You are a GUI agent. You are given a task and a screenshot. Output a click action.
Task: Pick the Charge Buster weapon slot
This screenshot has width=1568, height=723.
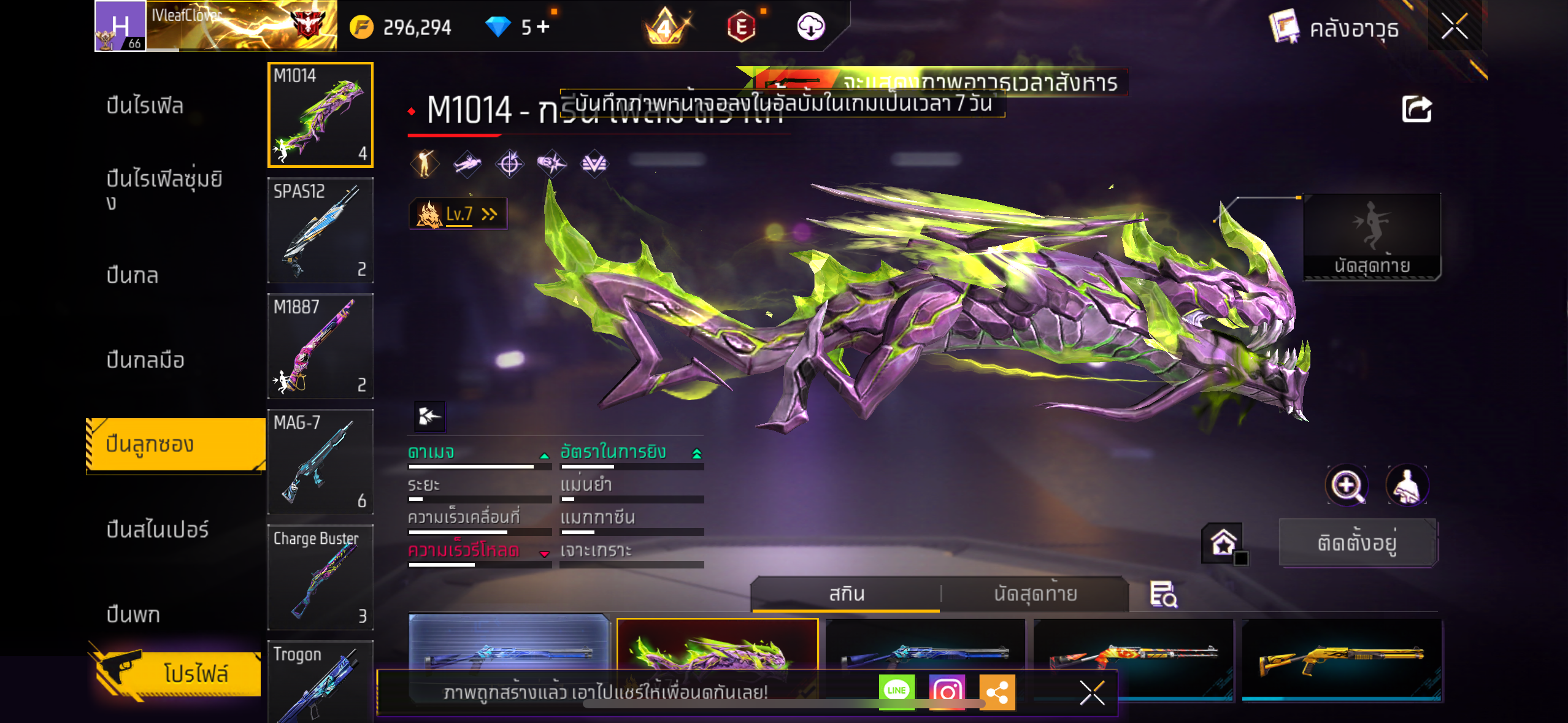click(320, 576)
